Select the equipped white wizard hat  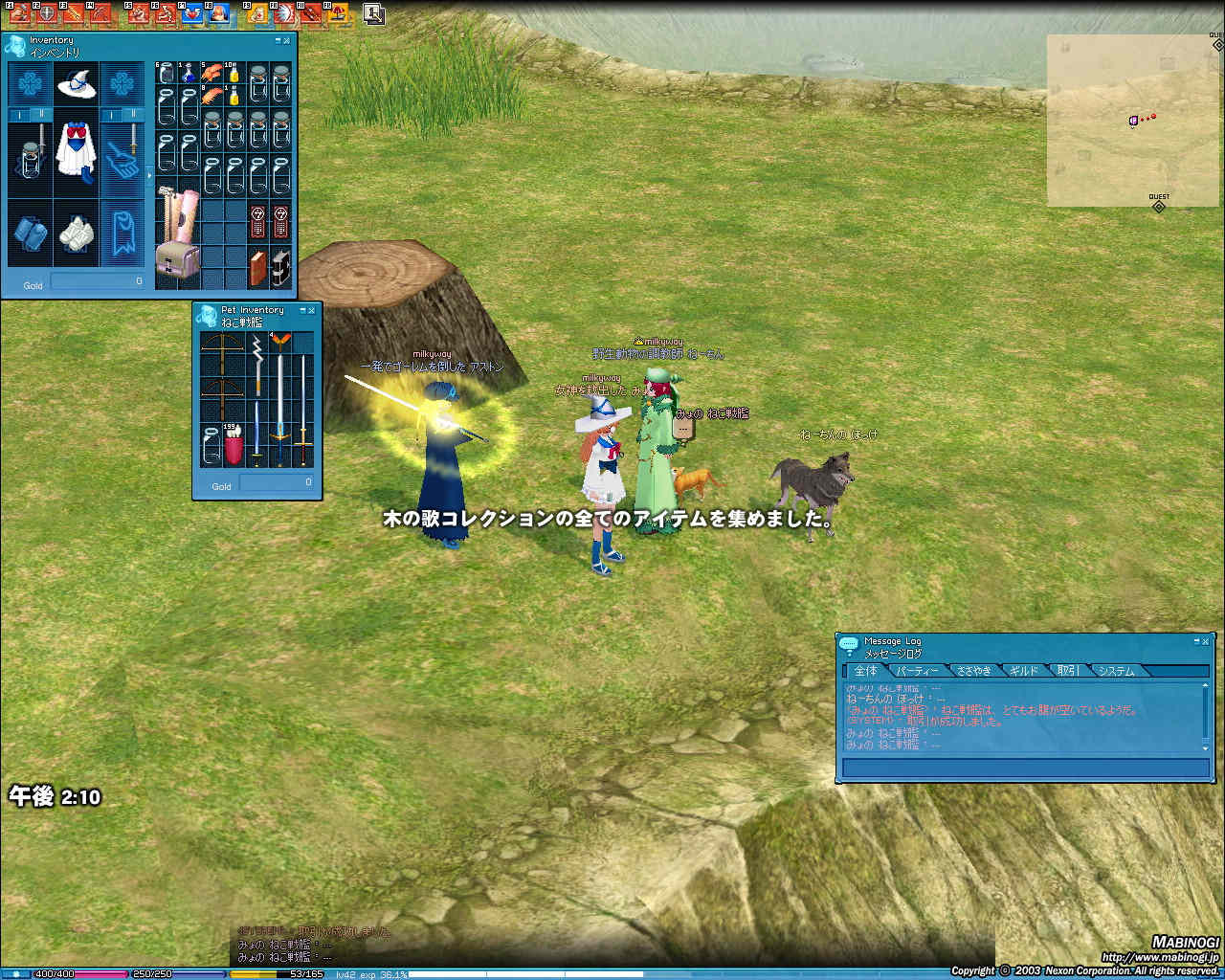76,85
